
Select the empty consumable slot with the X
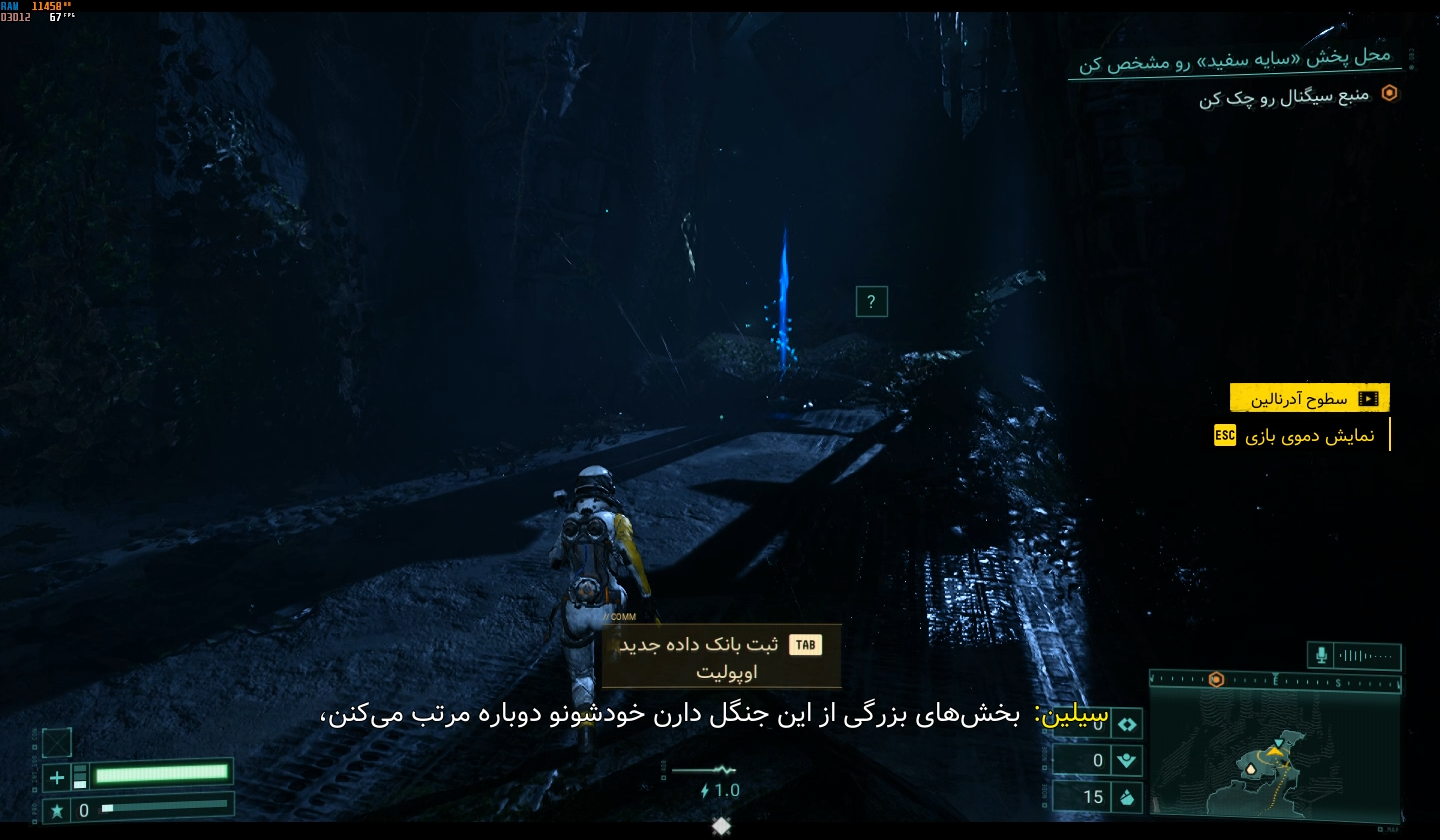coord(57,742)
